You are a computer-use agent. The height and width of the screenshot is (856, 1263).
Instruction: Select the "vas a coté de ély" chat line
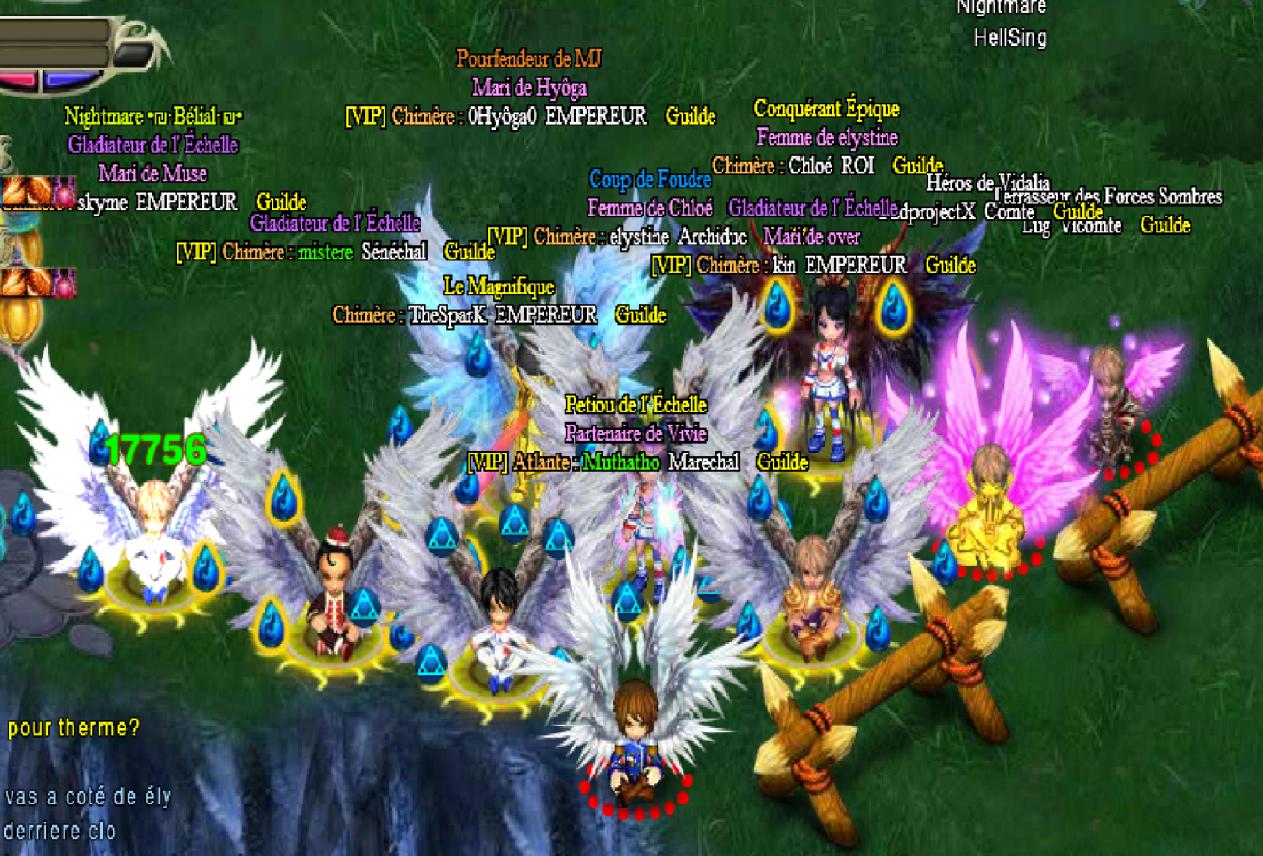87,797
